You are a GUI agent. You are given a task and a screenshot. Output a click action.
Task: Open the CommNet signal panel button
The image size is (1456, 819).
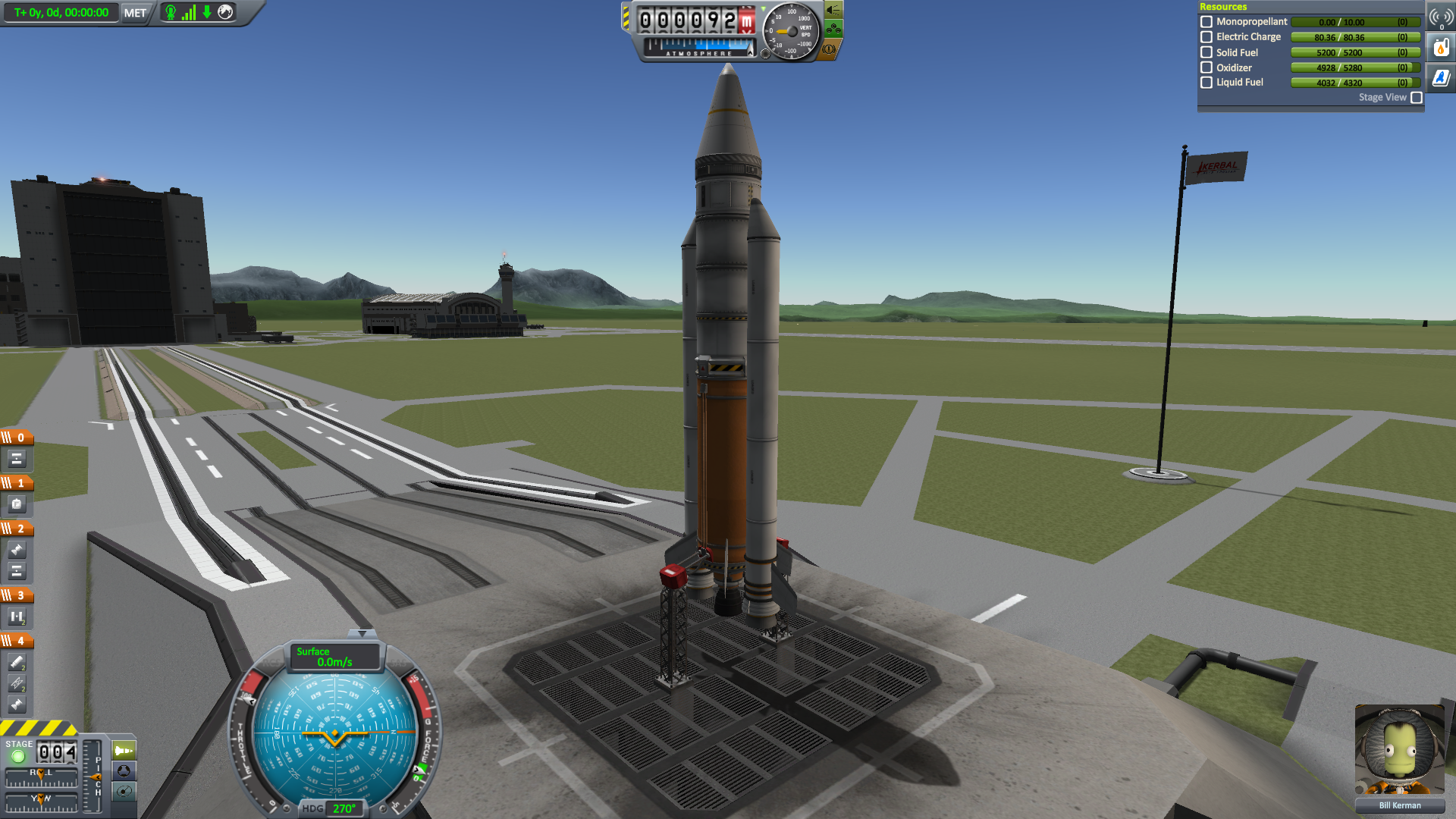[1441, 17]
